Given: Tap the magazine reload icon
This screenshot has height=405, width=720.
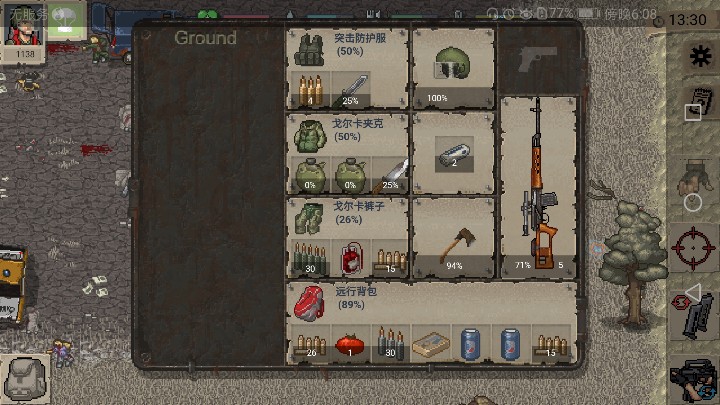Looking at the screenshot, I should [x=696, y=316].
